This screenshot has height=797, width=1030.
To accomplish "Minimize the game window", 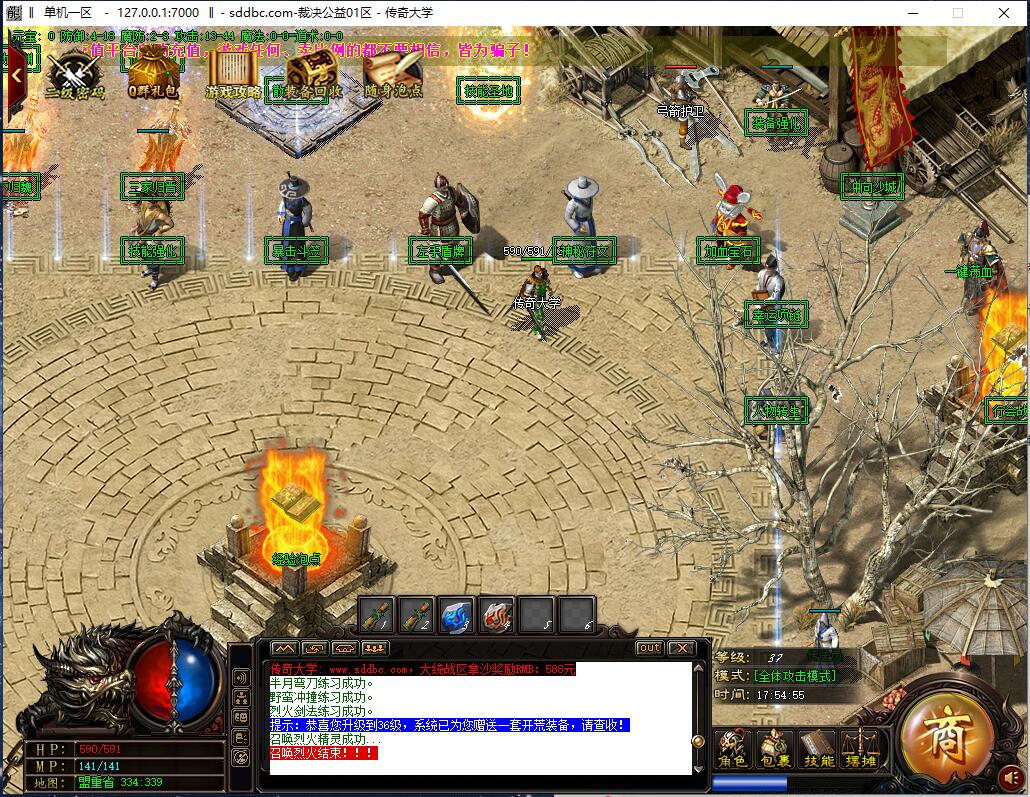I will [x=911, y=13].
